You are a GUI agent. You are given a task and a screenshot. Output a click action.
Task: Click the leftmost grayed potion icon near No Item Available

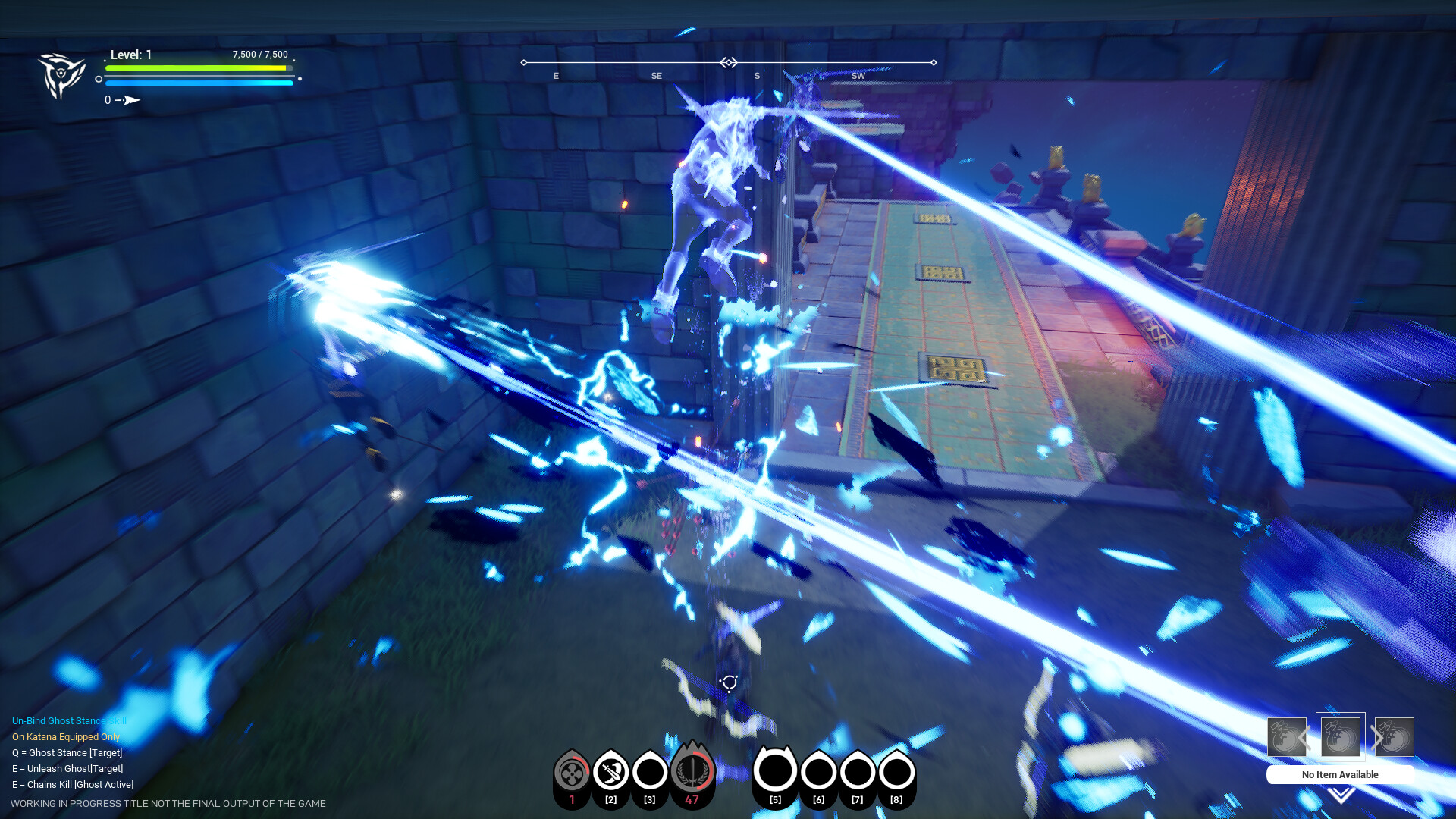point(1287,736)
